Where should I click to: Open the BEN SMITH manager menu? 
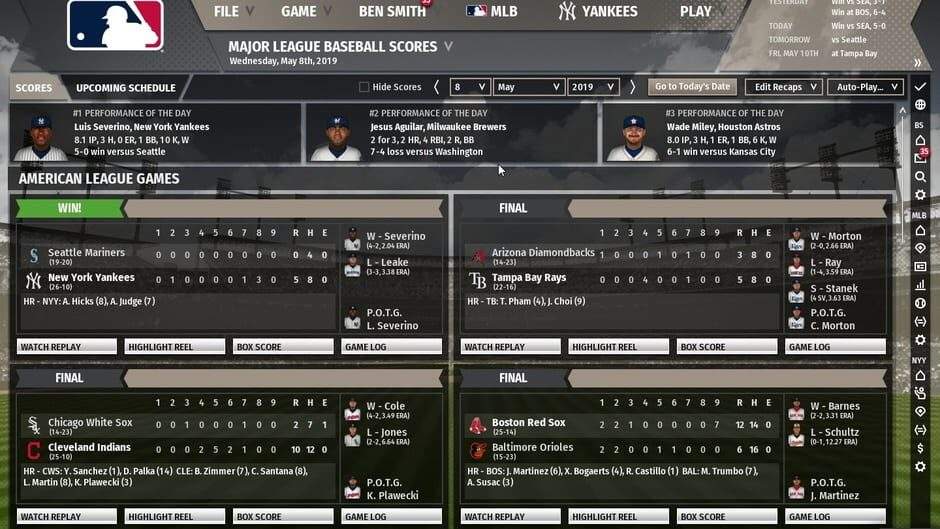click(x=391, y=12)
